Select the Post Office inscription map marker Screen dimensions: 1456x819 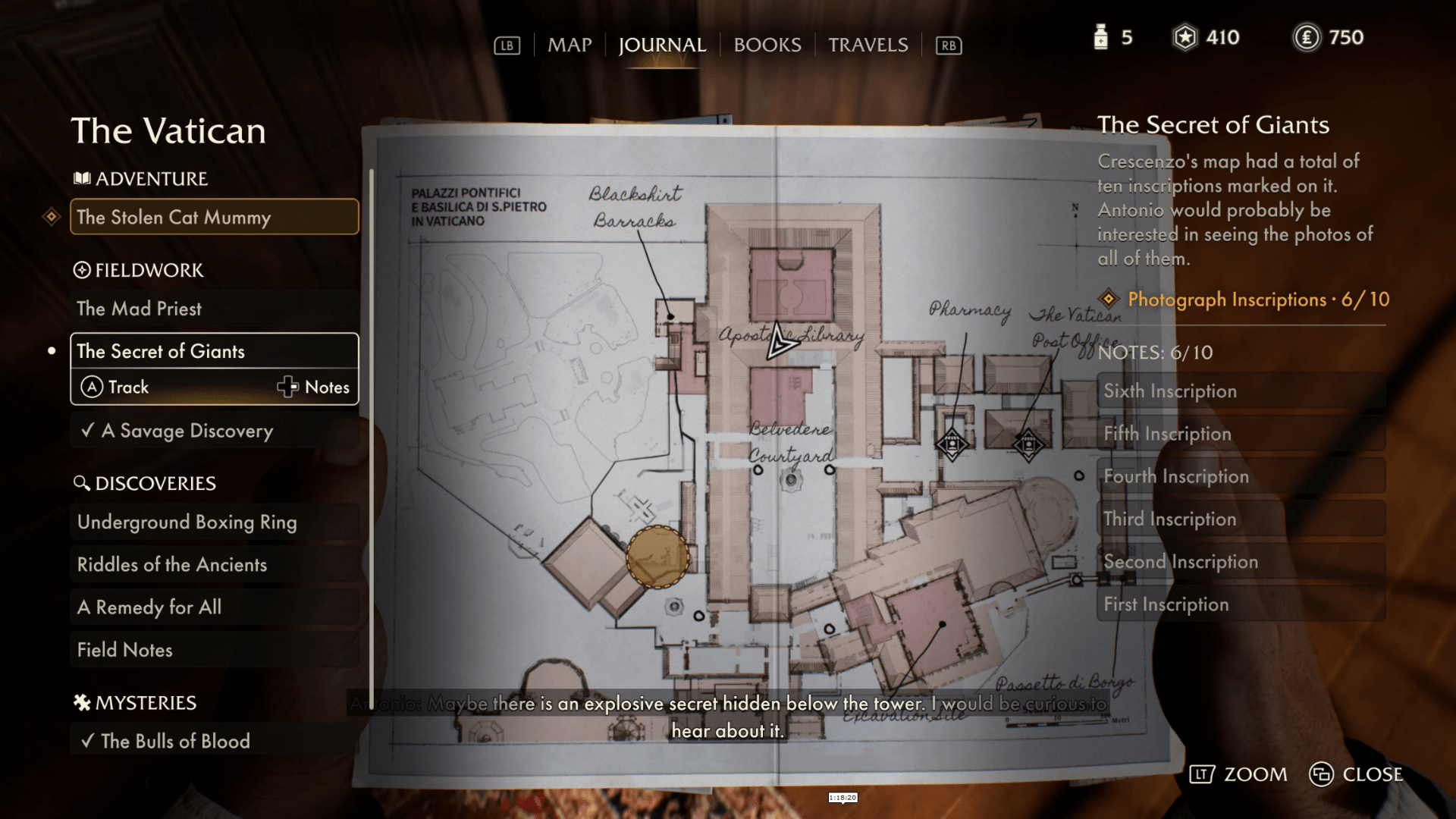(x=1028, y=444)
